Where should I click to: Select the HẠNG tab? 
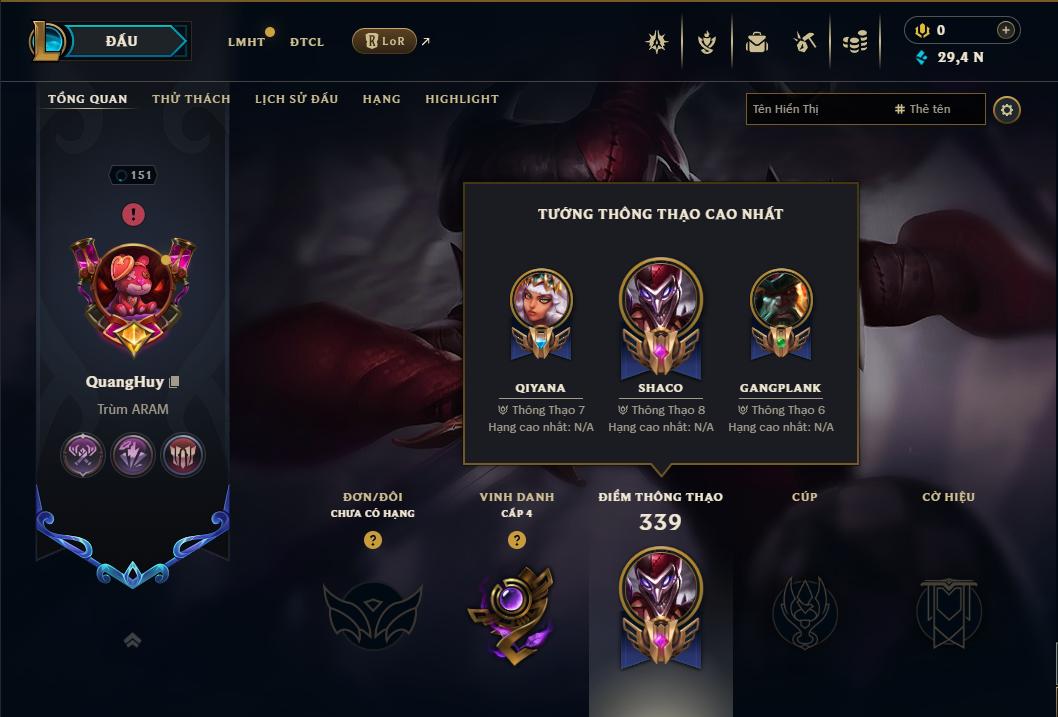tap(381, 99)
